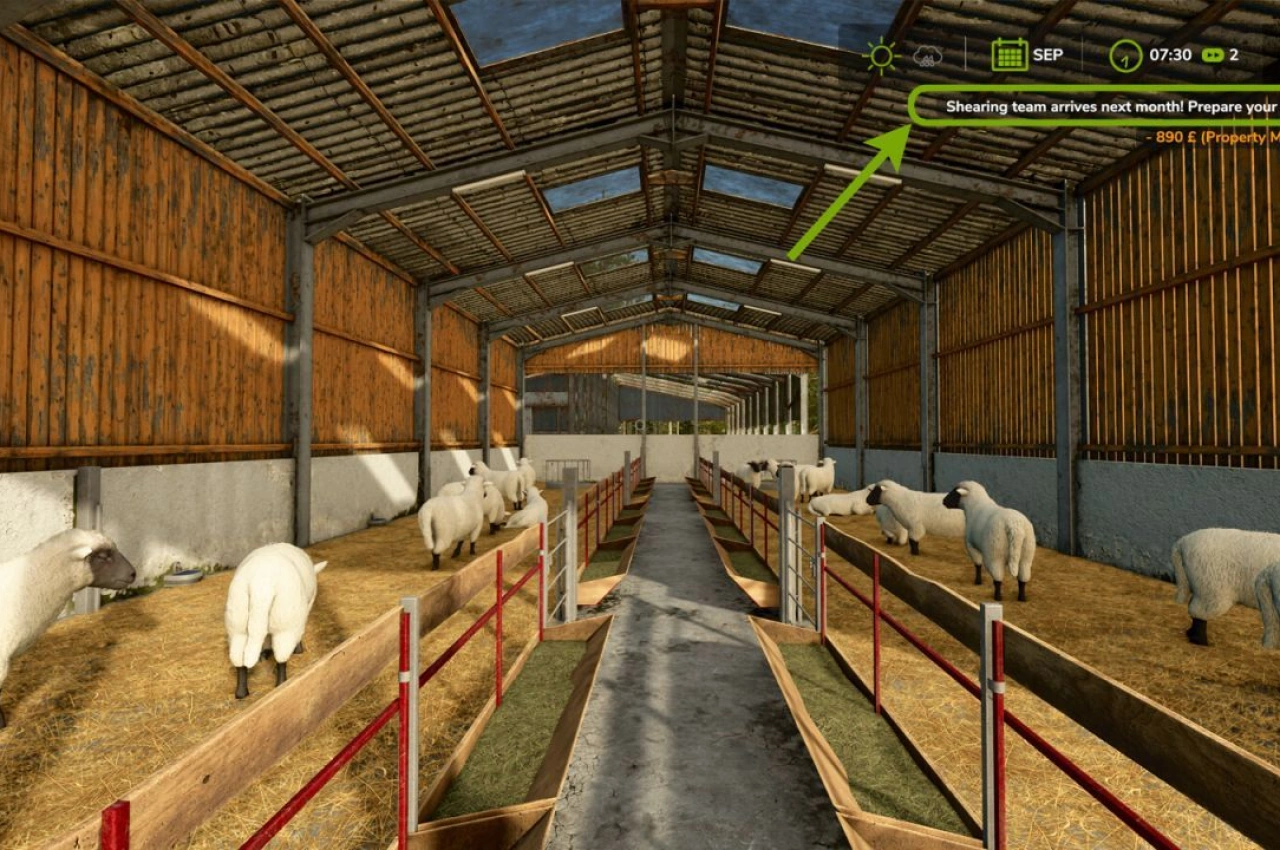Screen dimensions: 1280x850
Task: Click the time speed multiplier 2 indicator
Action: pyautogui.click(x=1235, y=55)
